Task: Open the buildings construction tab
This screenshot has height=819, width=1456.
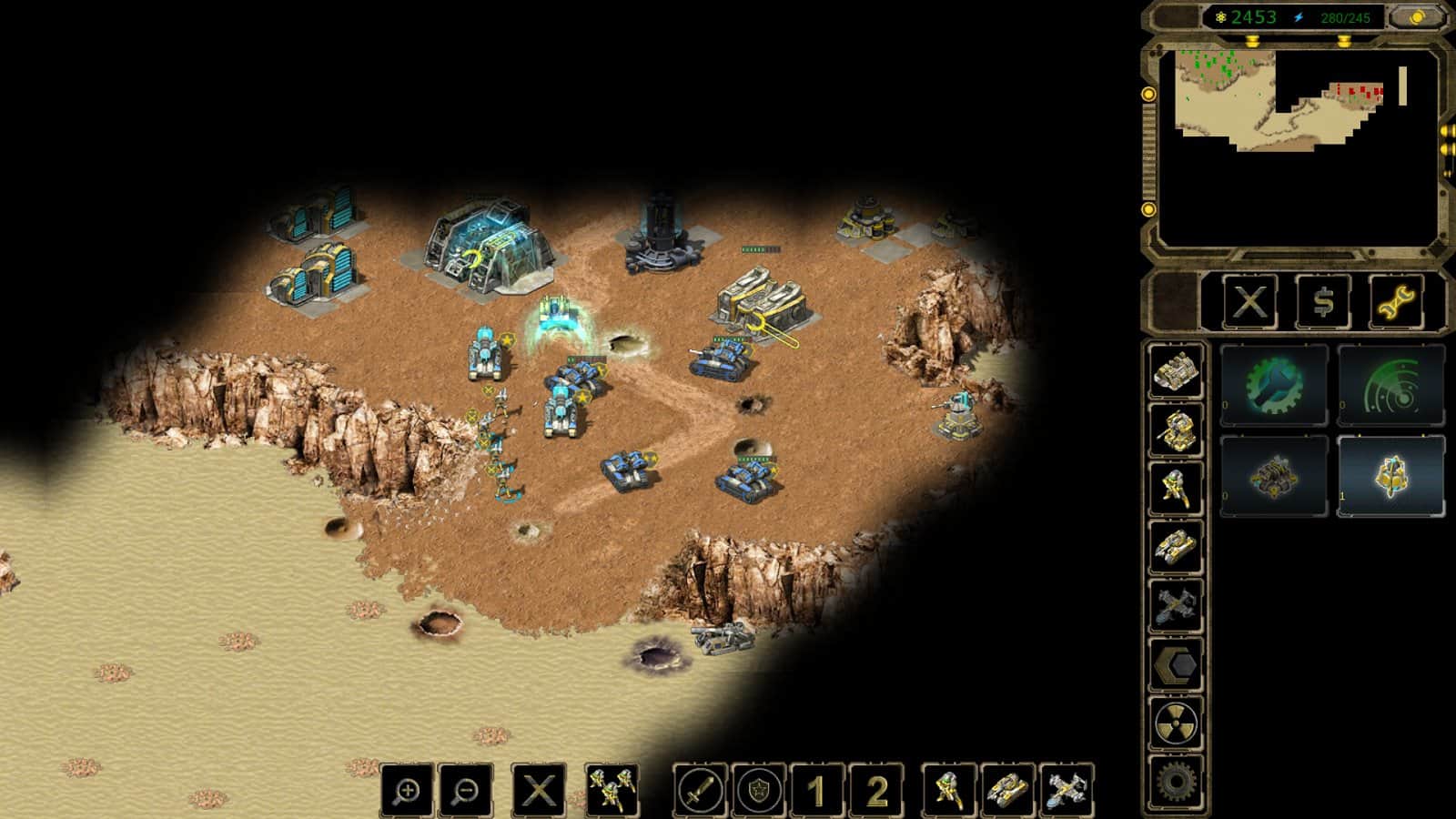Action: point(1176,371)
